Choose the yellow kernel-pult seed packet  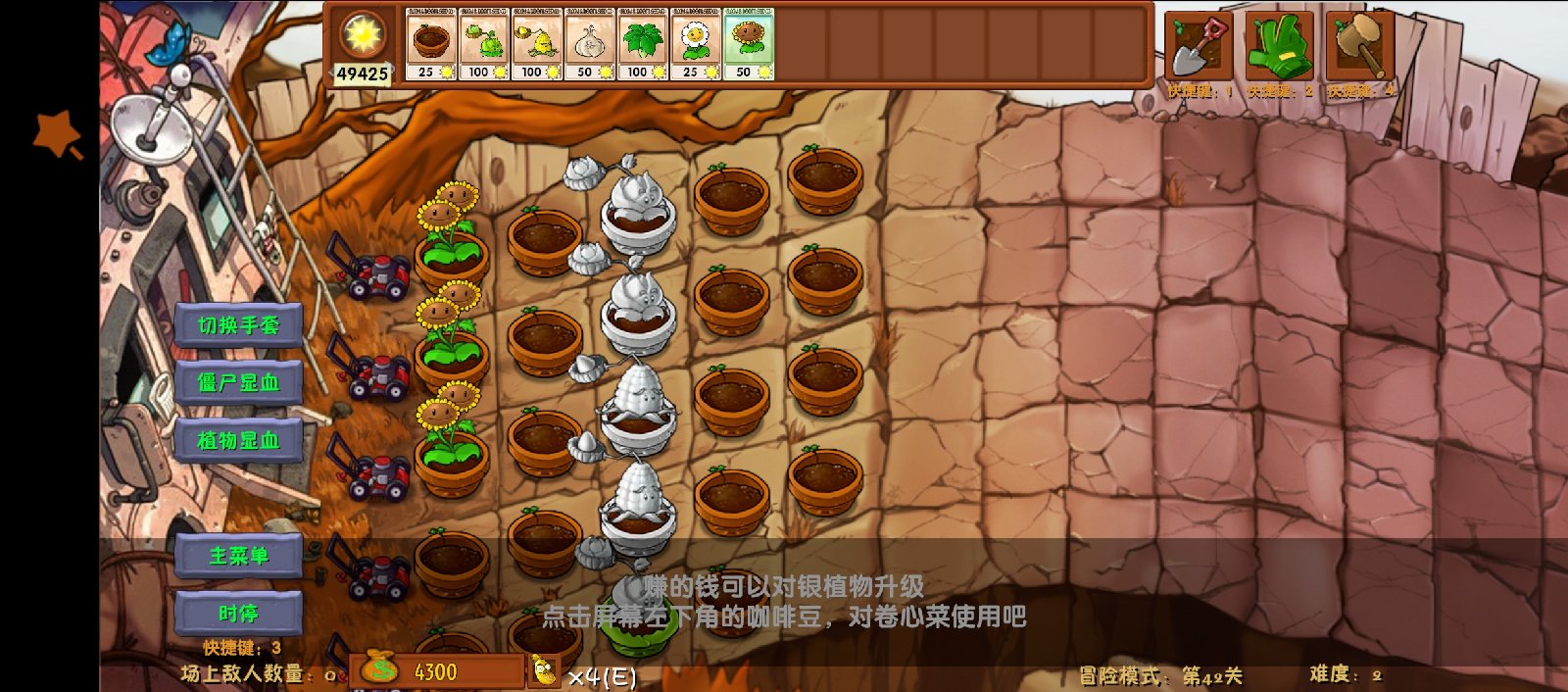click(x=537, y=44)
